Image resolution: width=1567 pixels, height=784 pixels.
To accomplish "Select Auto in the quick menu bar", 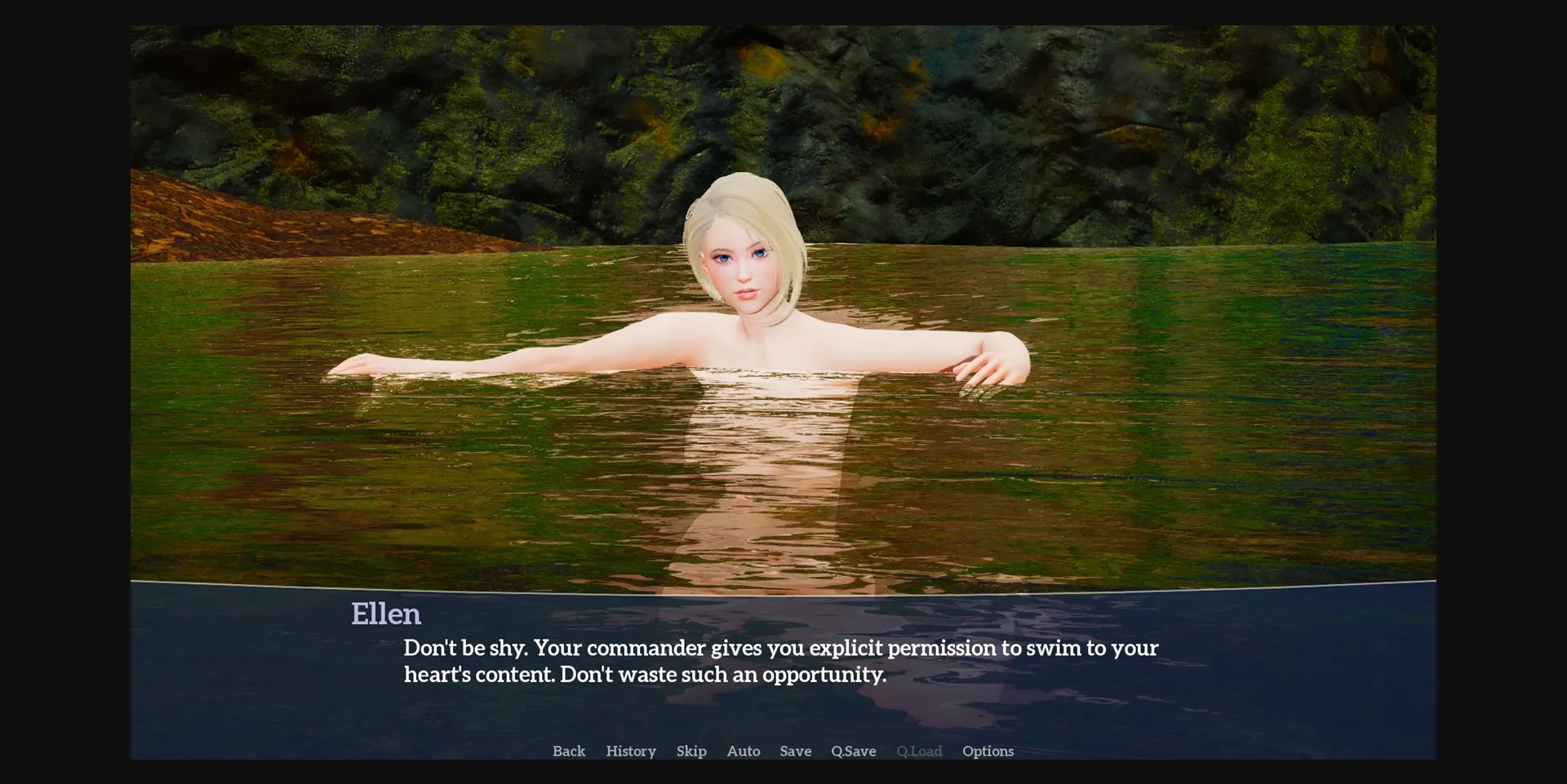I will click(x=744, y=751).
